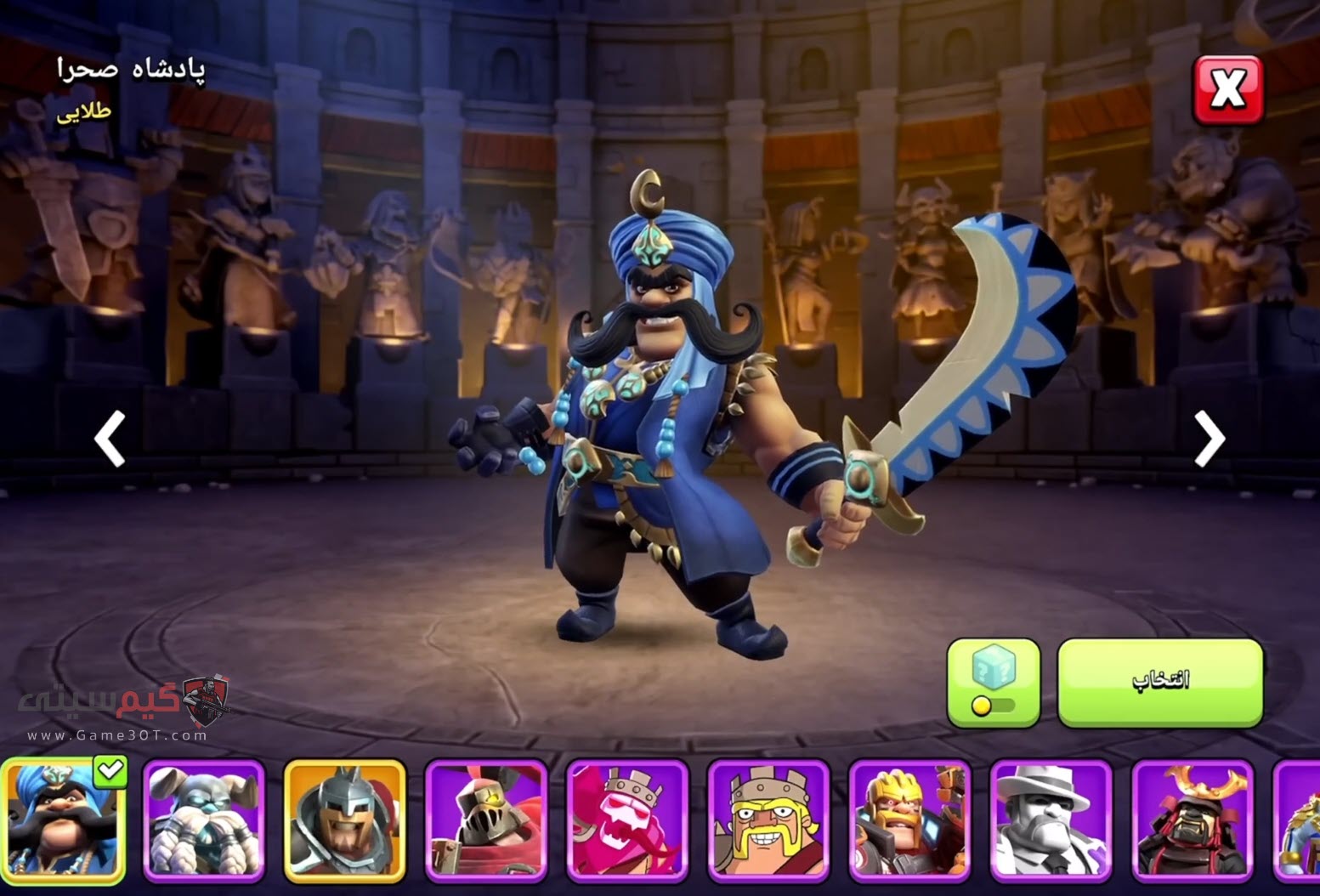
Task: Select the dark samurai king skin
Action: click(1192, 821)
